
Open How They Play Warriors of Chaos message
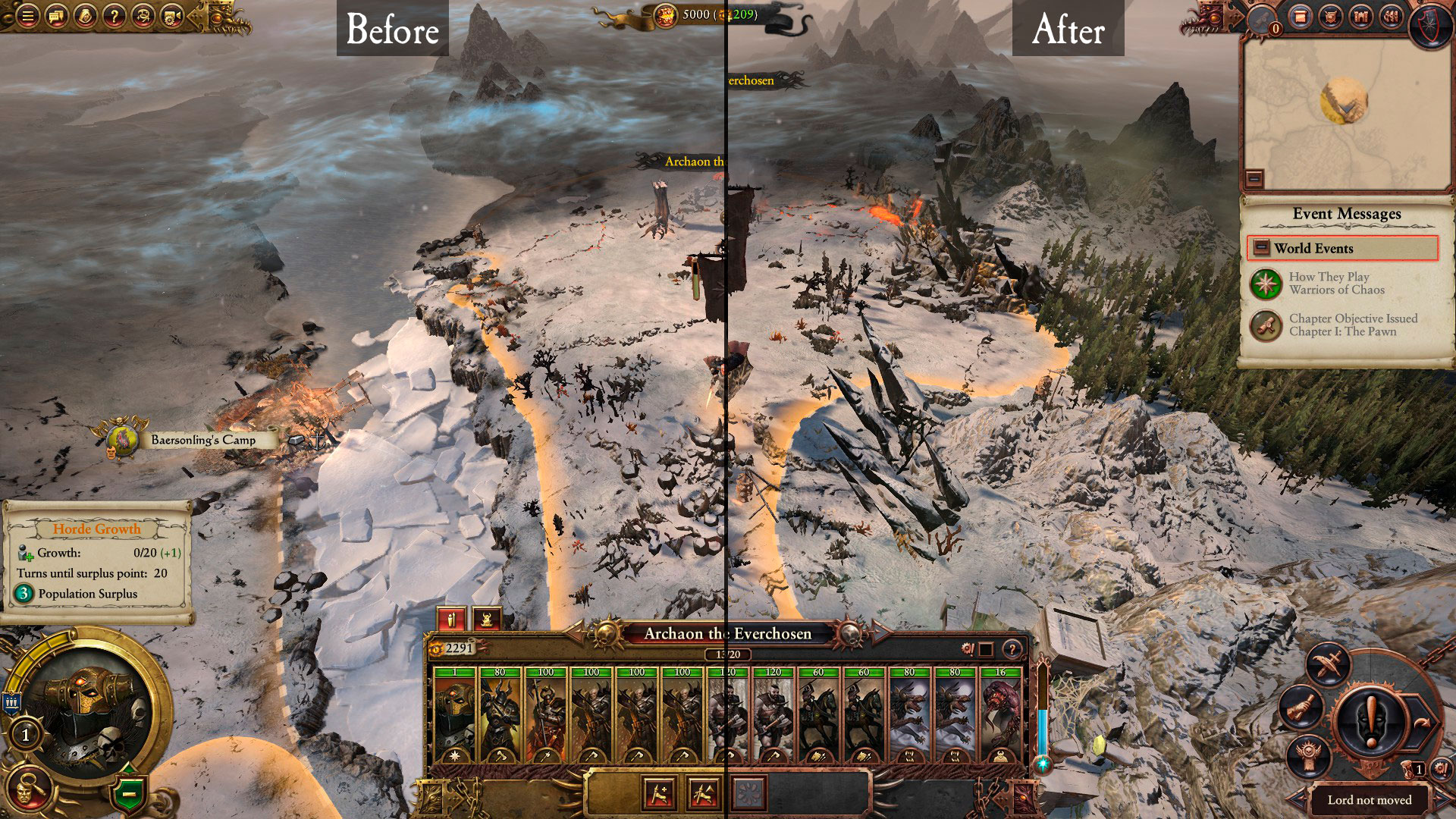(1336, 284)
